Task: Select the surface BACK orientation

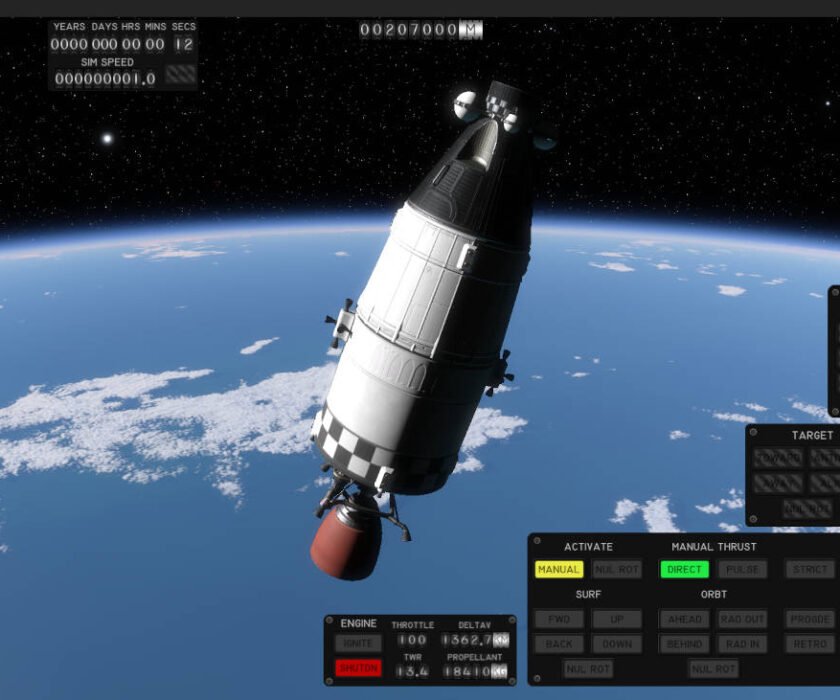Action: click(559, 645)
